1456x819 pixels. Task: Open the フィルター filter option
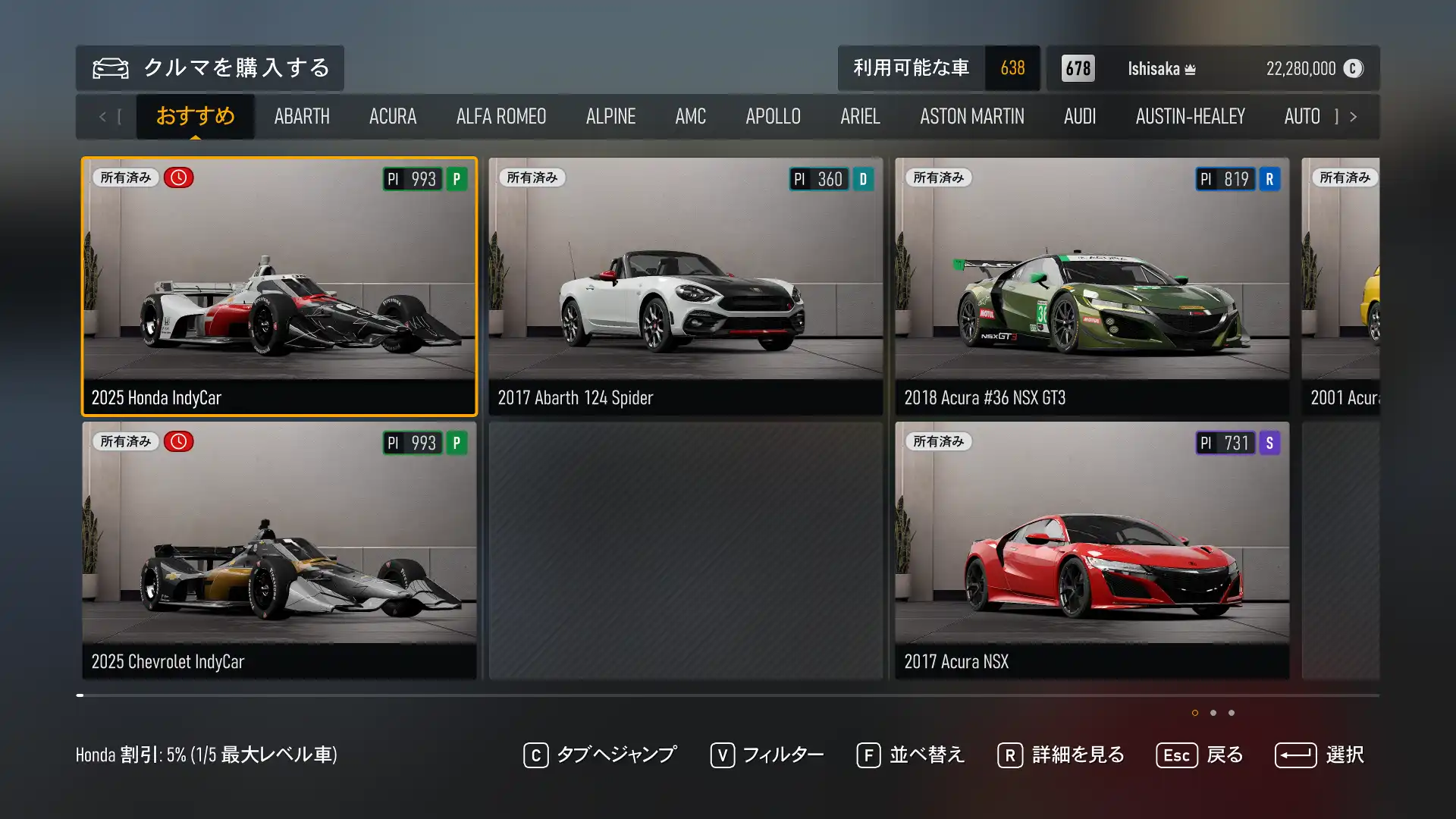(767, 755)
